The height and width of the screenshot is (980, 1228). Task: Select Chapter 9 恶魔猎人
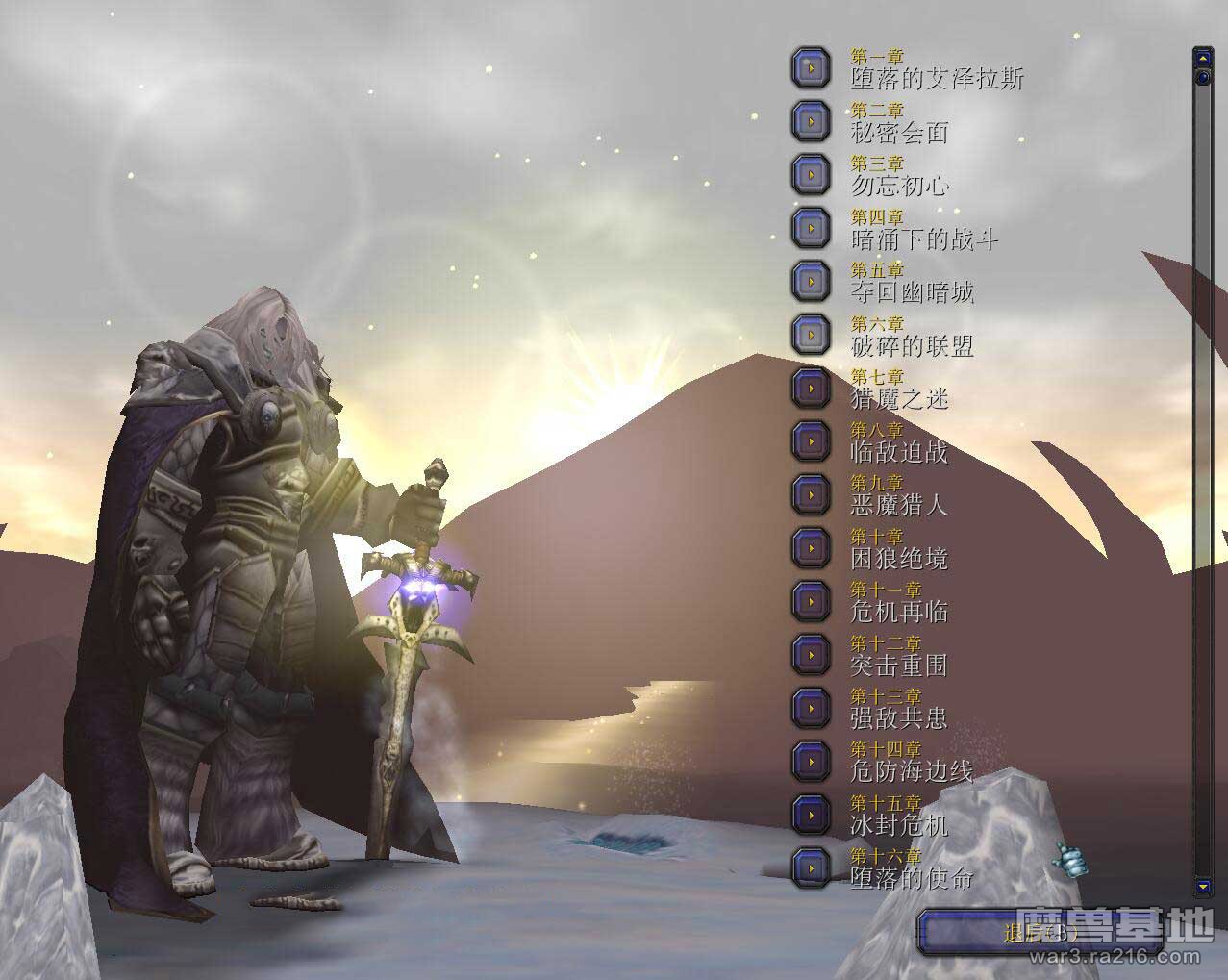(812, 494)
